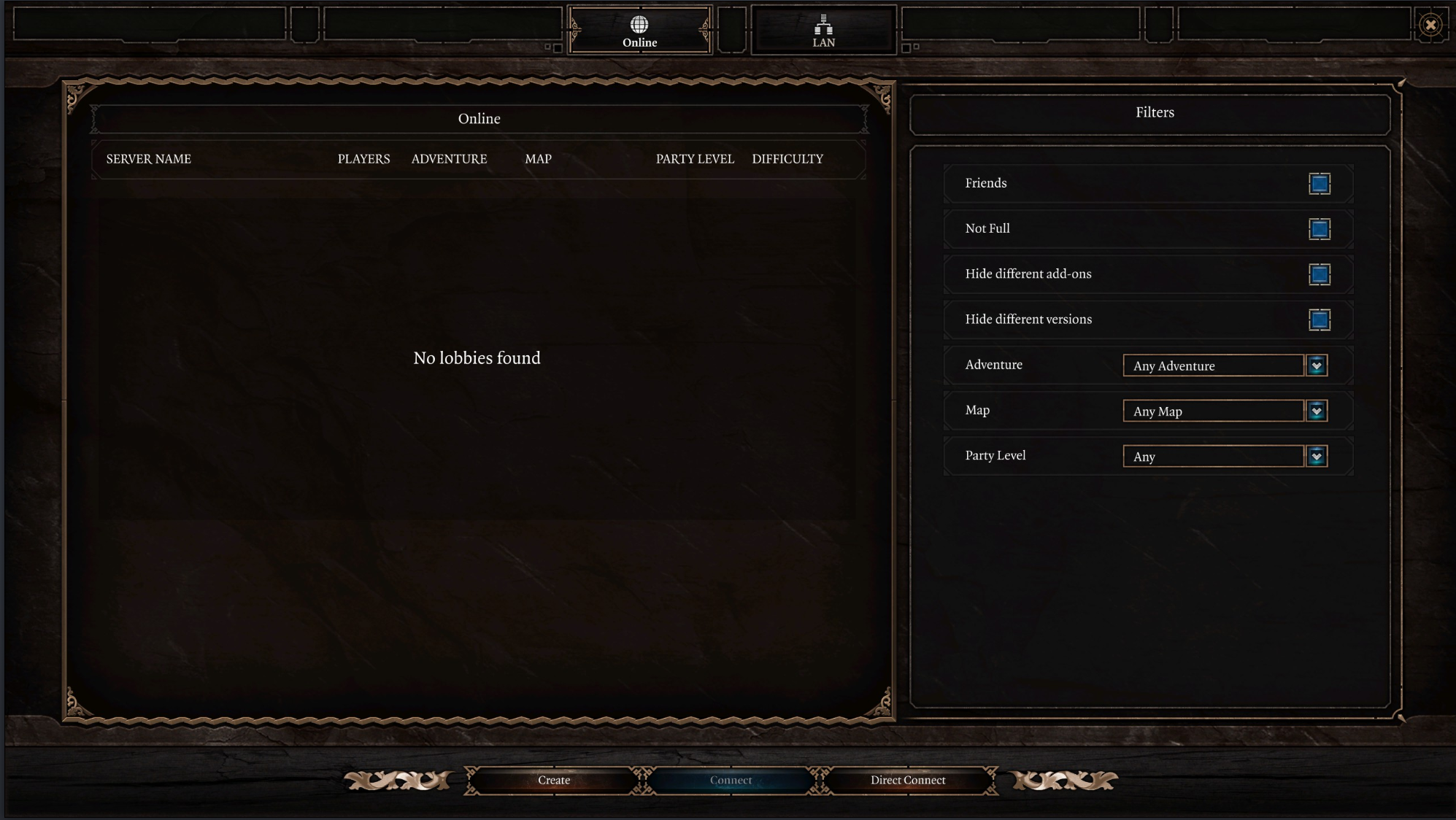Select the Online globe icon
The width and height of the screenshot is (1456, 820).
[x=640, y=23]
